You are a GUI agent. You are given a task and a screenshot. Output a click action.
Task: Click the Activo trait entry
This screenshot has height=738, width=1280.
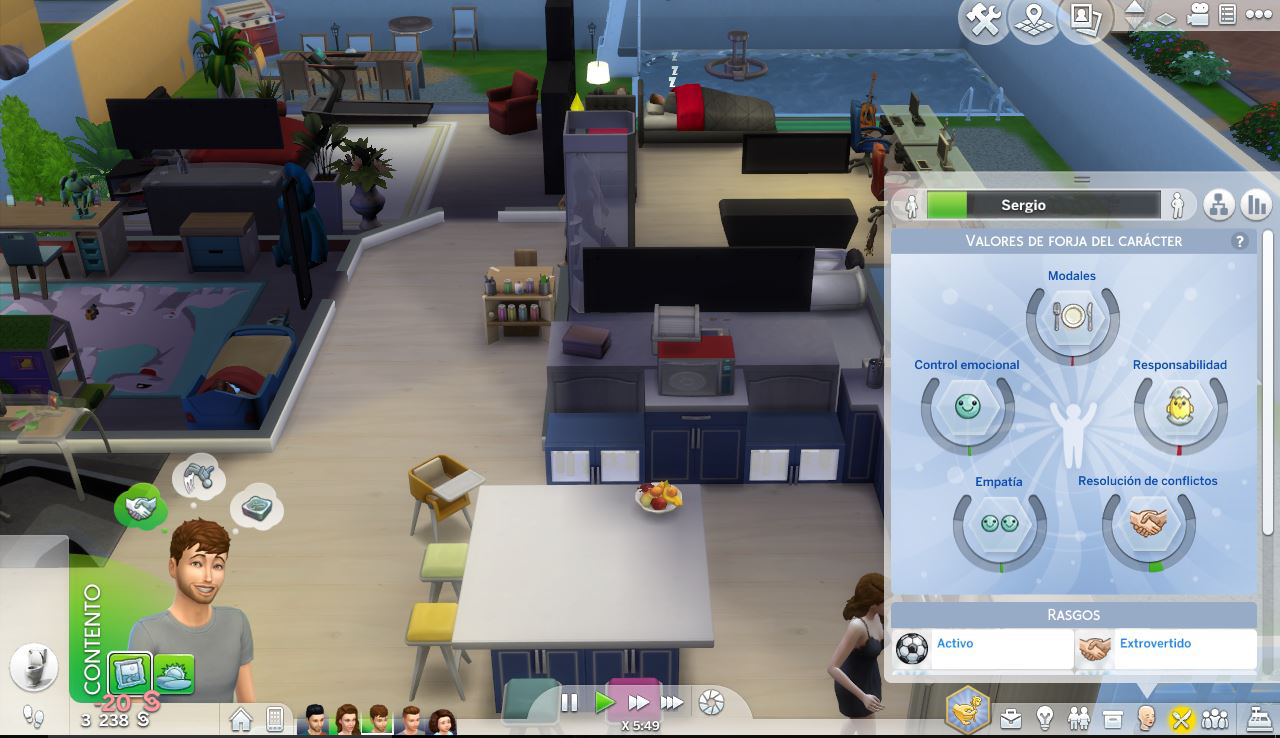(982, 649)
